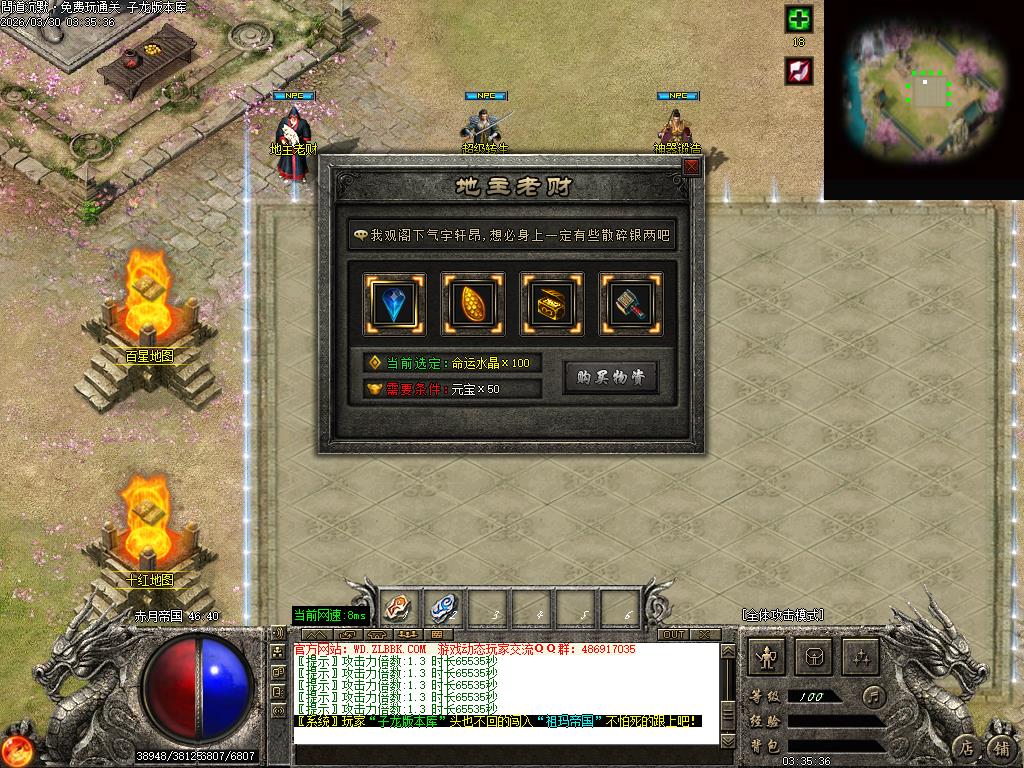Activate the red feather icon beside minimap
This screenshot has width=1024, height=768.
click(798, 70)
